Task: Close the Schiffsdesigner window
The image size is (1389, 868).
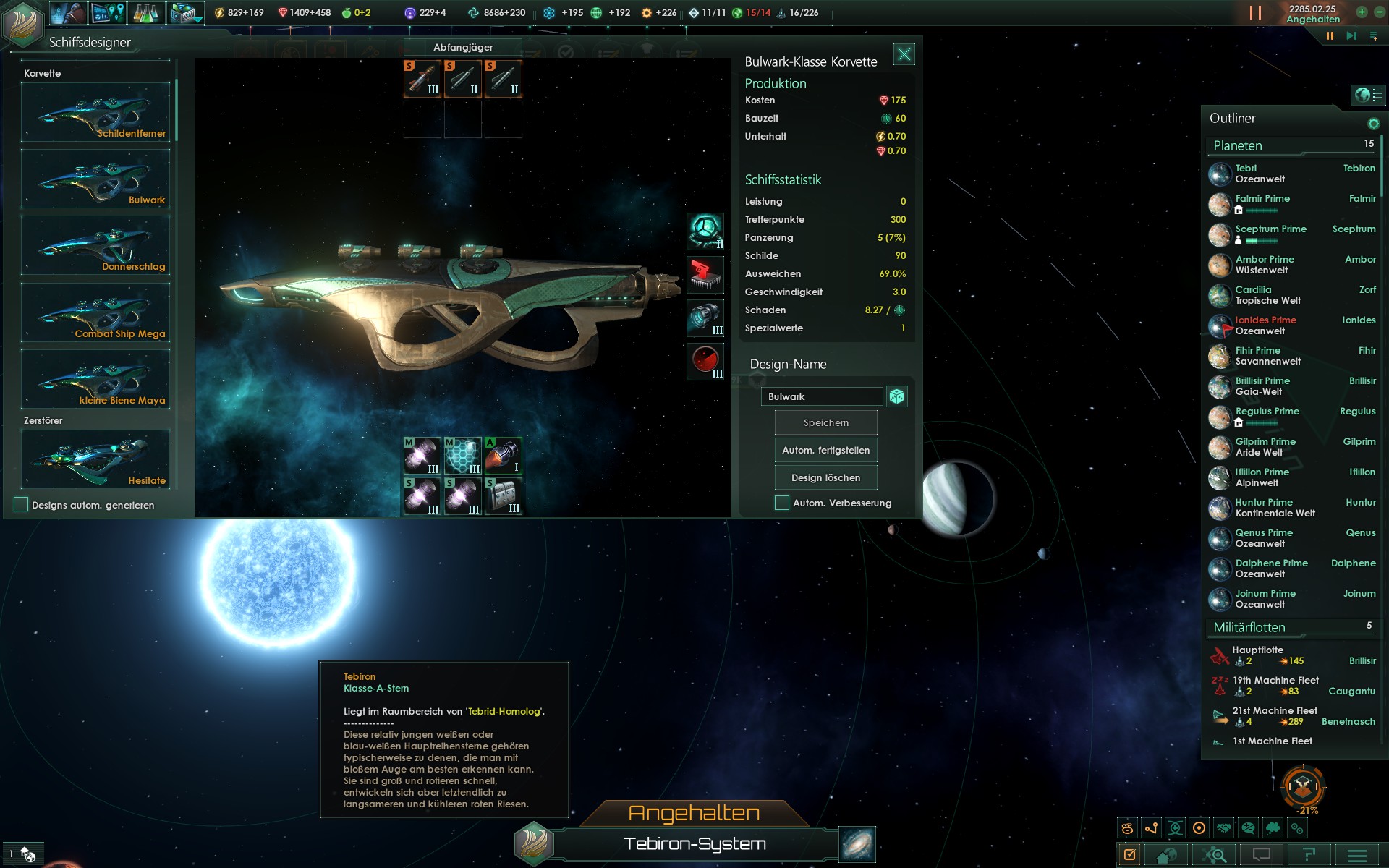Action: tap(904, 54)
